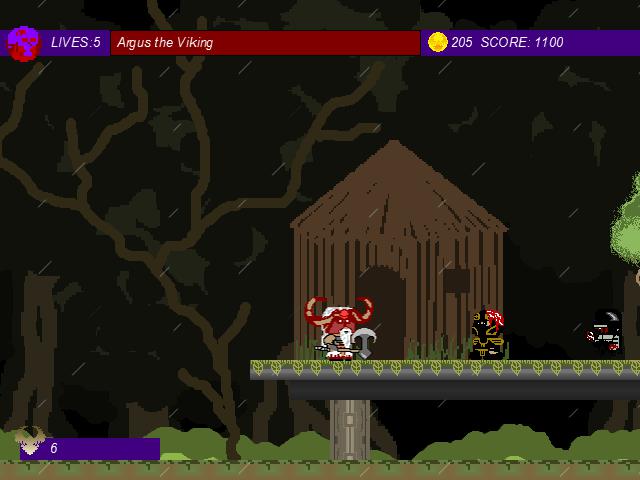Select the gold coin icon
This screenshot has width=640, height=480.
coord(437,42)
